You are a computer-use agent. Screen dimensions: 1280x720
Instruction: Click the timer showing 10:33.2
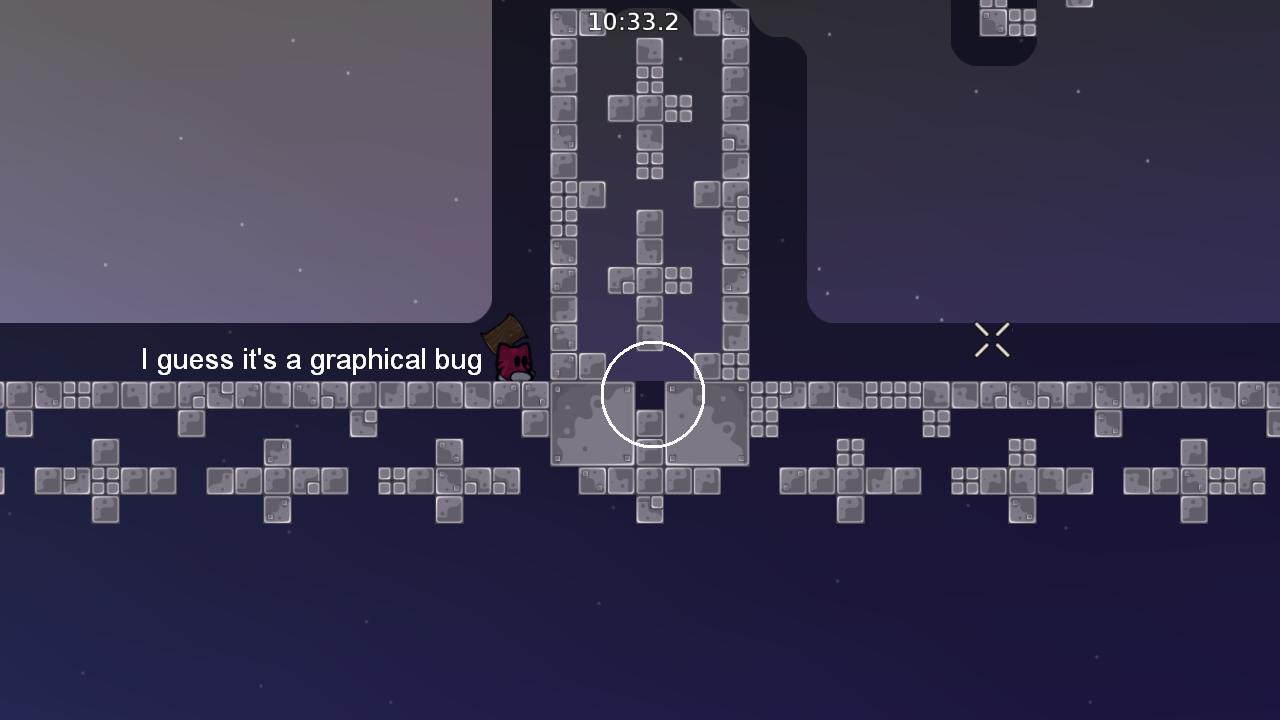click(x=633, y=21)
